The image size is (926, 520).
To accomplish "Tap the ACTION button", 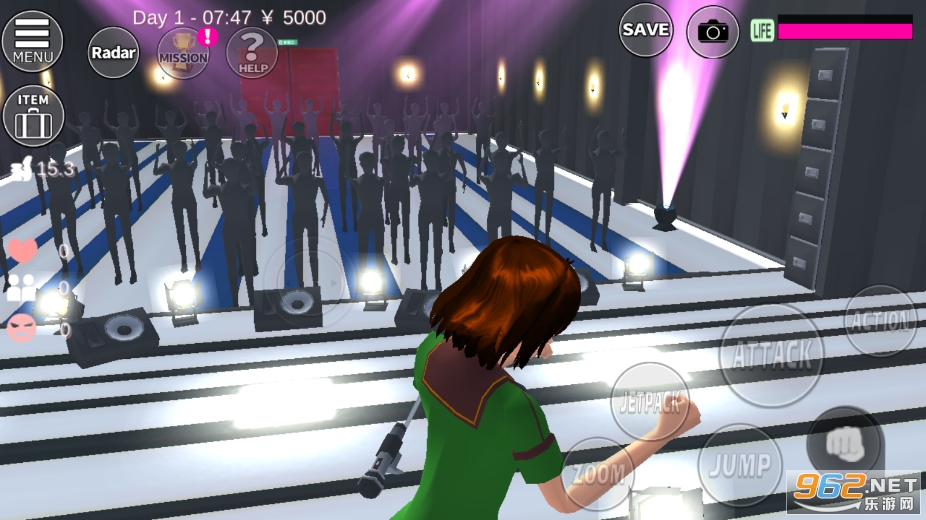I will click(x=880, y=321).
